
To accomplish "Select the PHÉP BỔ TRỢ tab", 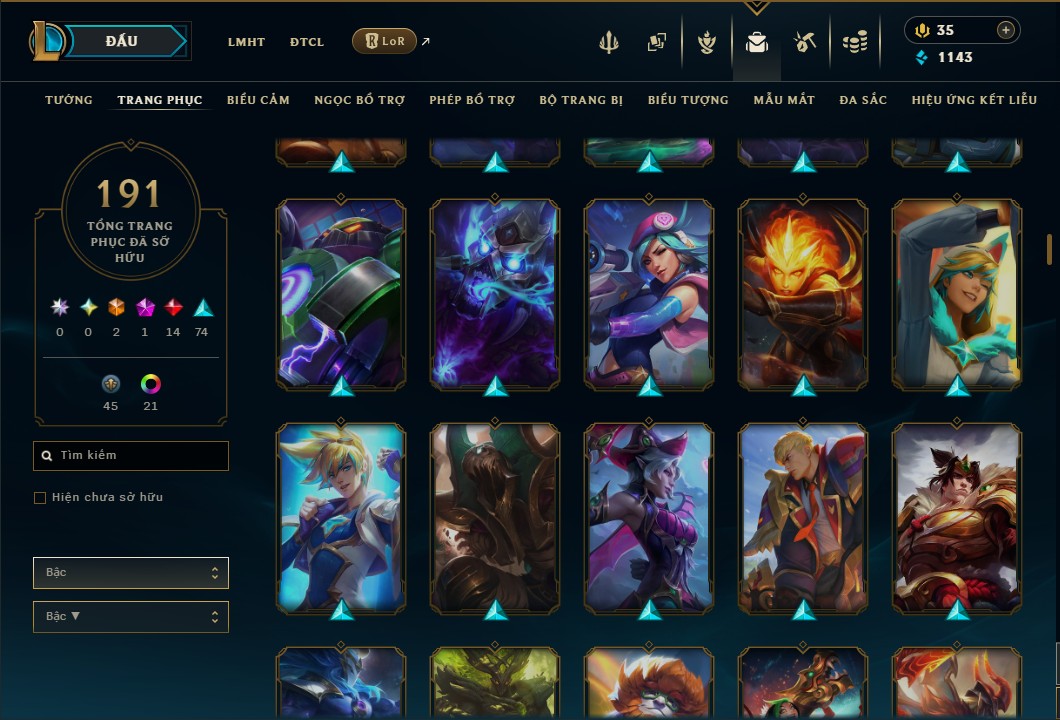I will point(472,100).
